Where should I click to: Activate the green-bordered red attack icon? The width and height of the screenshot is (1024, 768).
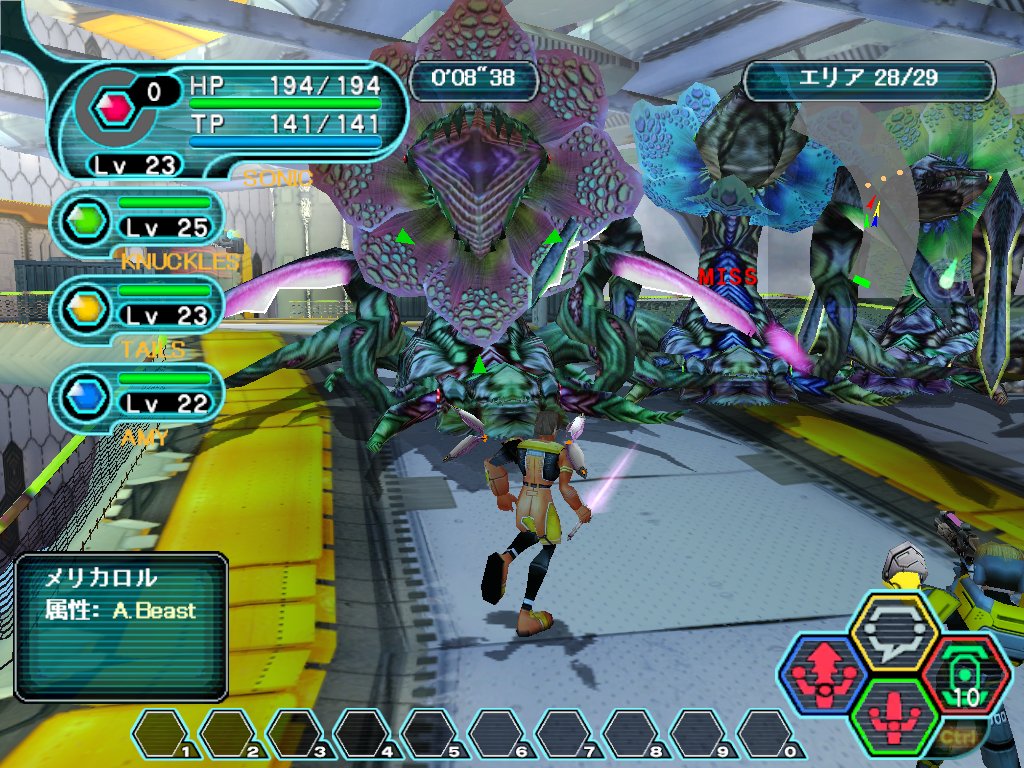[x=893, y=717]
